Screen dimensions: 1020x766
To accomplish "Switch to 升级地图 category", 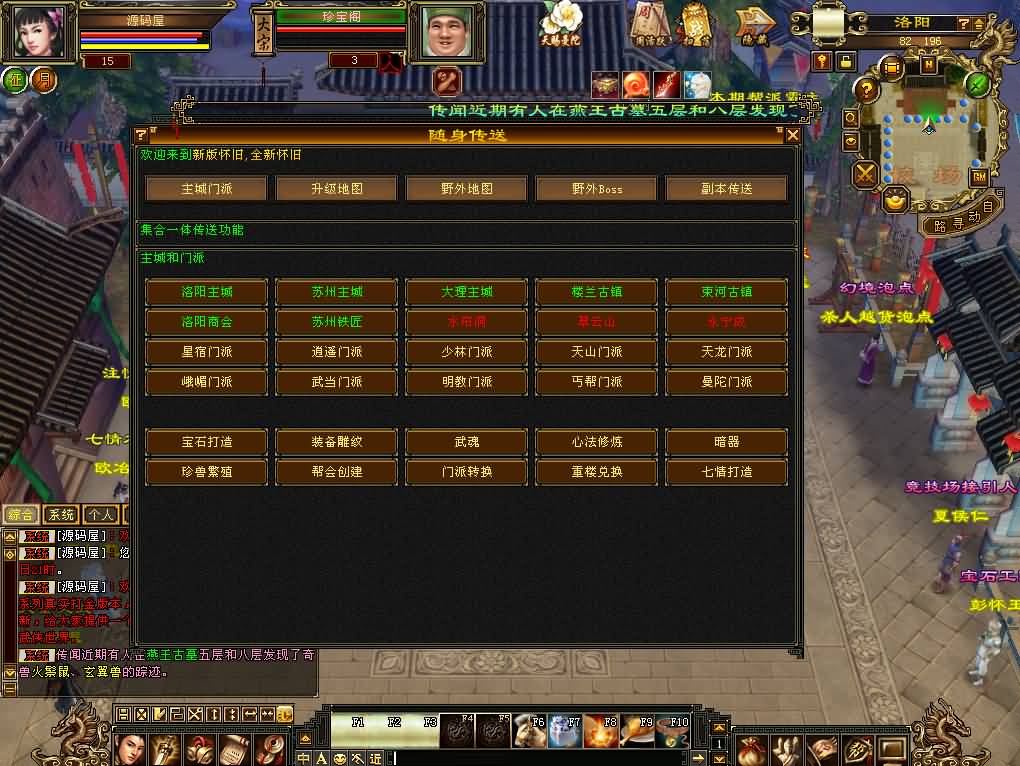I will (x=336, y=188).
